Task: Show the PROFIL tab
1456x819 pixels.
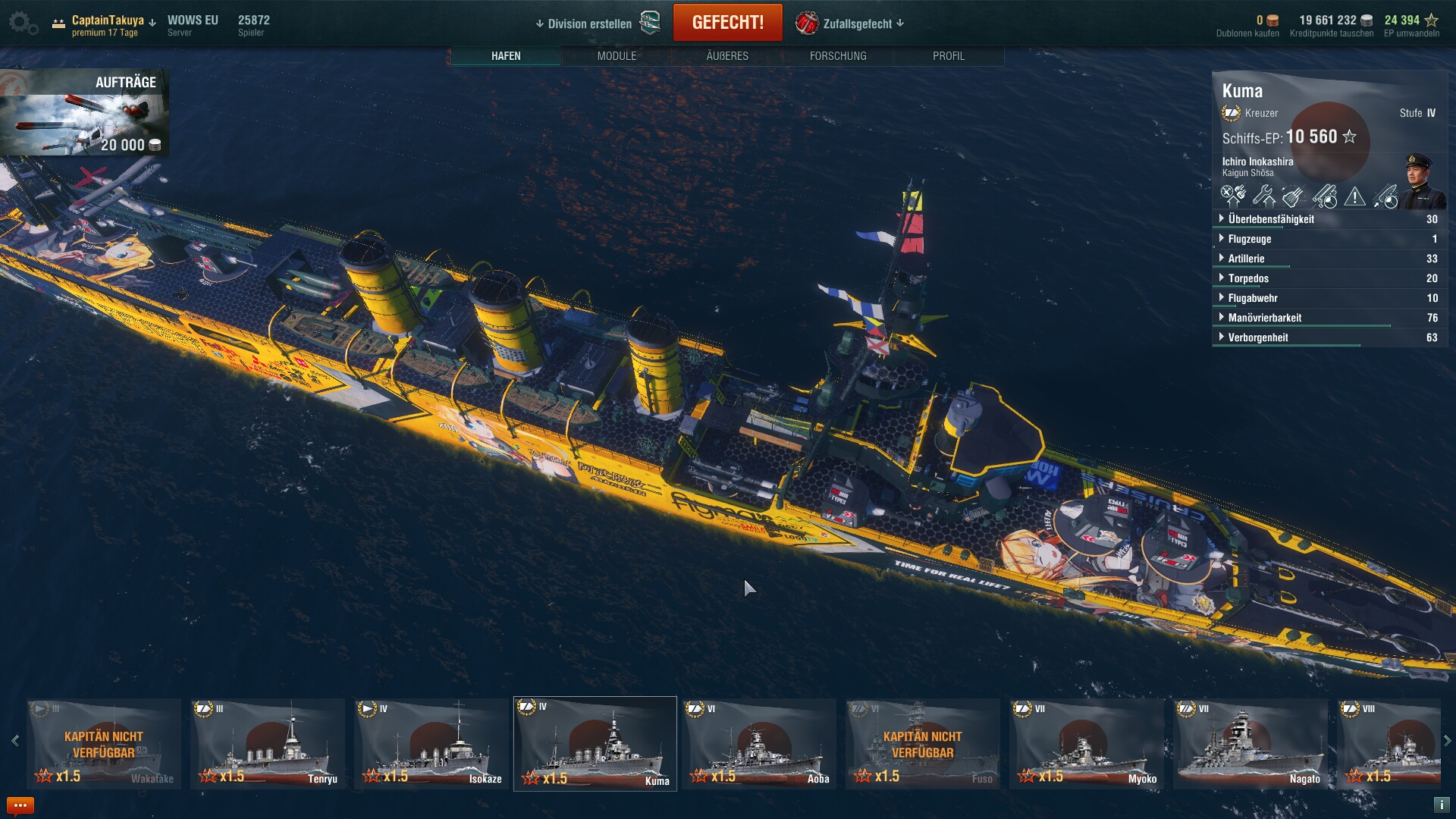Action: [949, 56]
